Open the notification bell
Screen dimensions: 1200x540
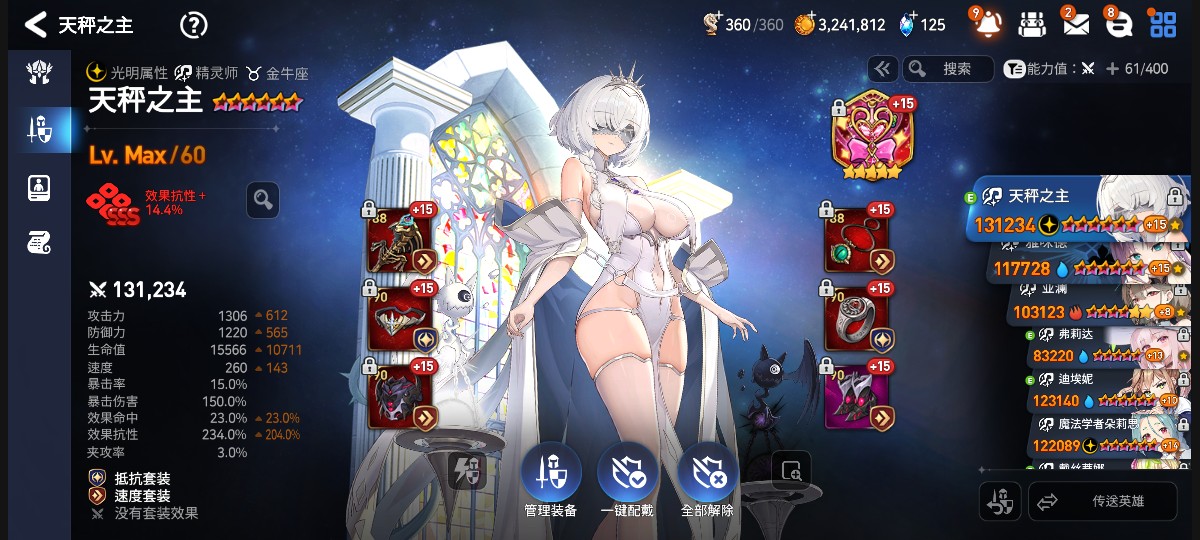pyautogui.click(x=987, y=25)
